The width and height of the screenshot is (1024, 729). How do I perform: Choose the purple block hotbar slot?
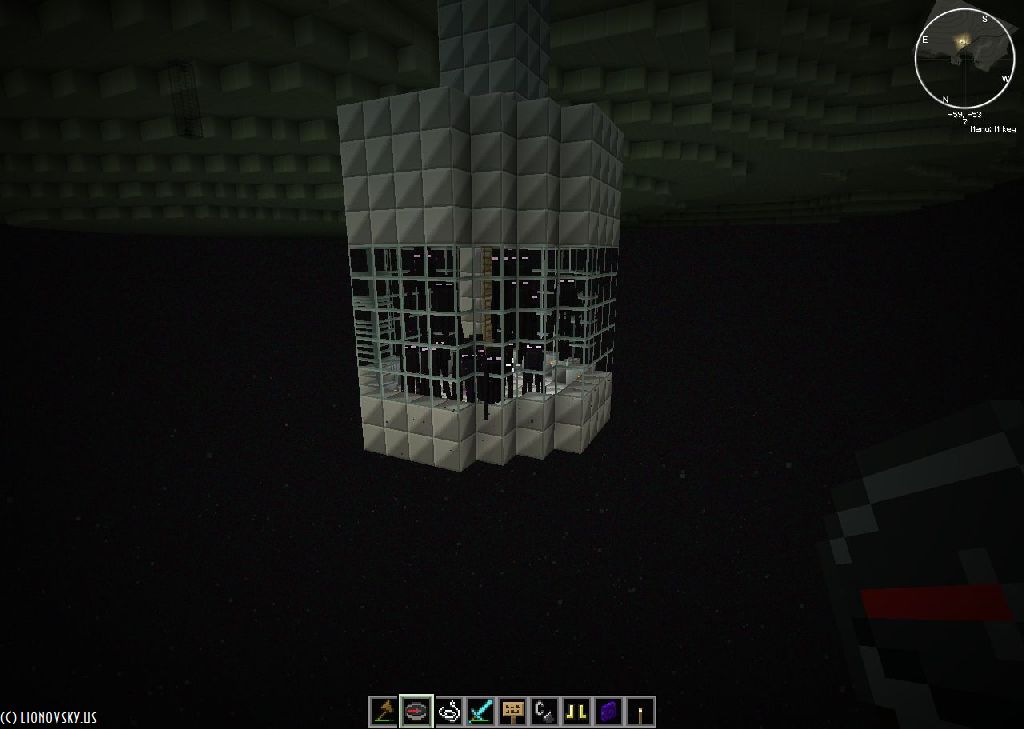click(609, 711)
